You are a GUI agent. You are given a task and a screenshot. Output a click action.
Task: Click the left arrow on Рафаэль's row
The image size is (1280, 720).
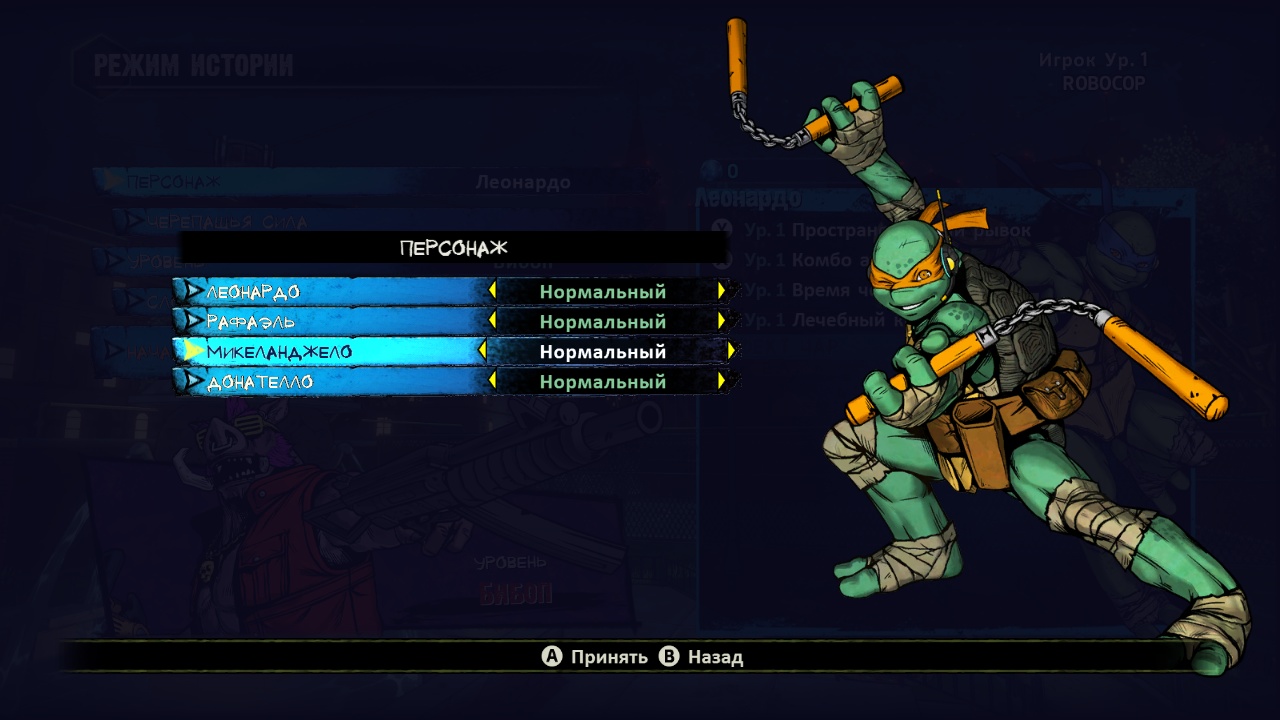tap(492, 322)
